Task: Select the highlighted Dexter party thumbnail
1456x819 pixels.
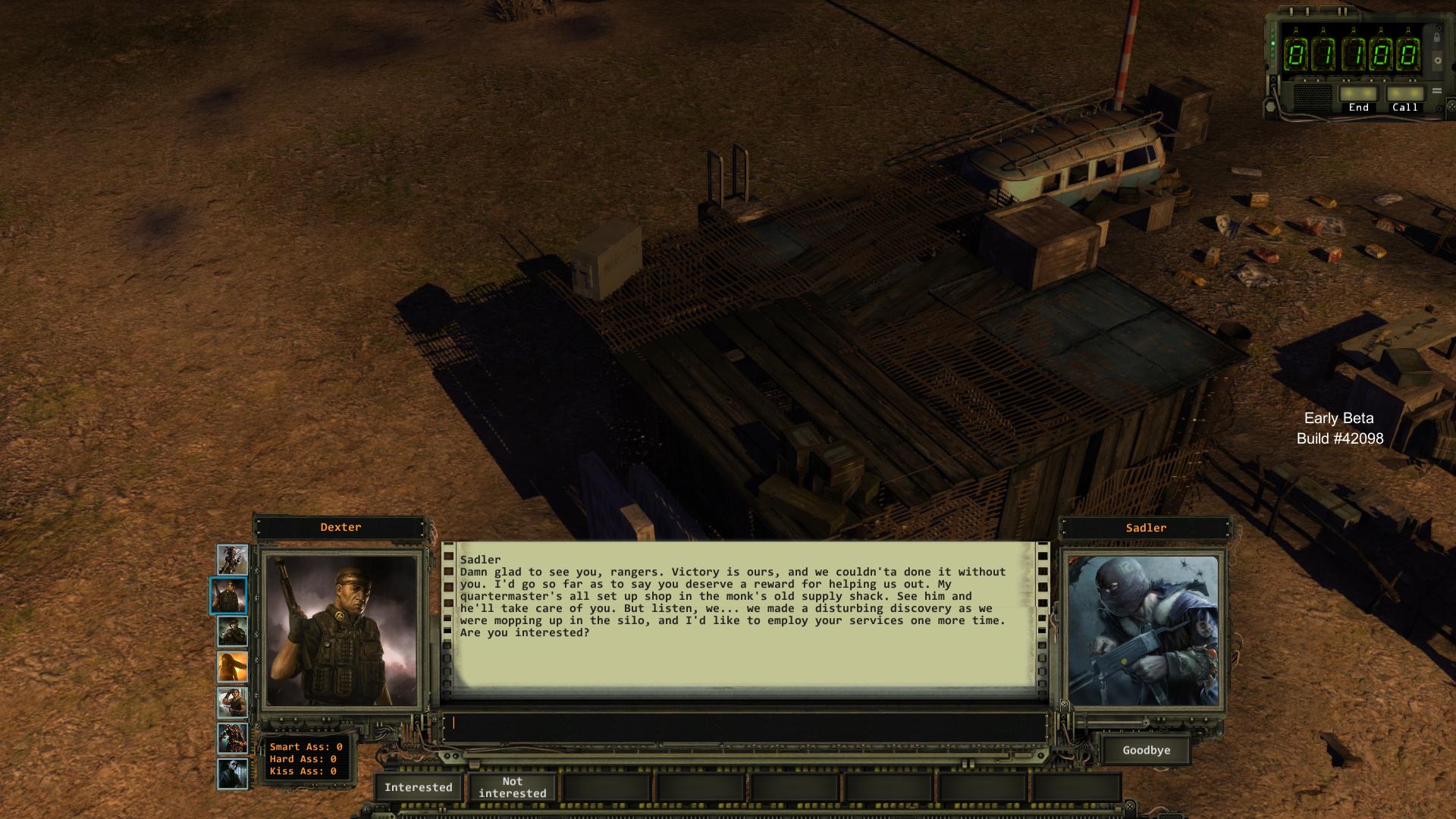Action: [228, 595]
